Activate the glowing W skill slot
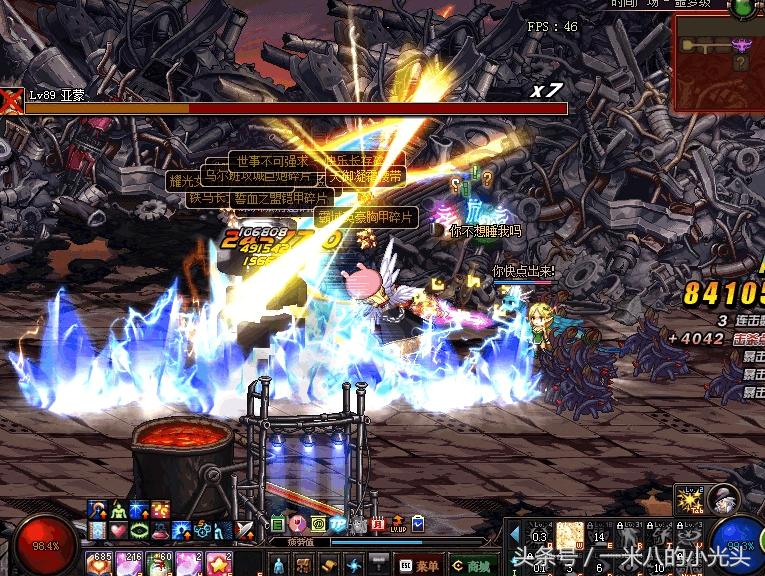 coord(570,535)
